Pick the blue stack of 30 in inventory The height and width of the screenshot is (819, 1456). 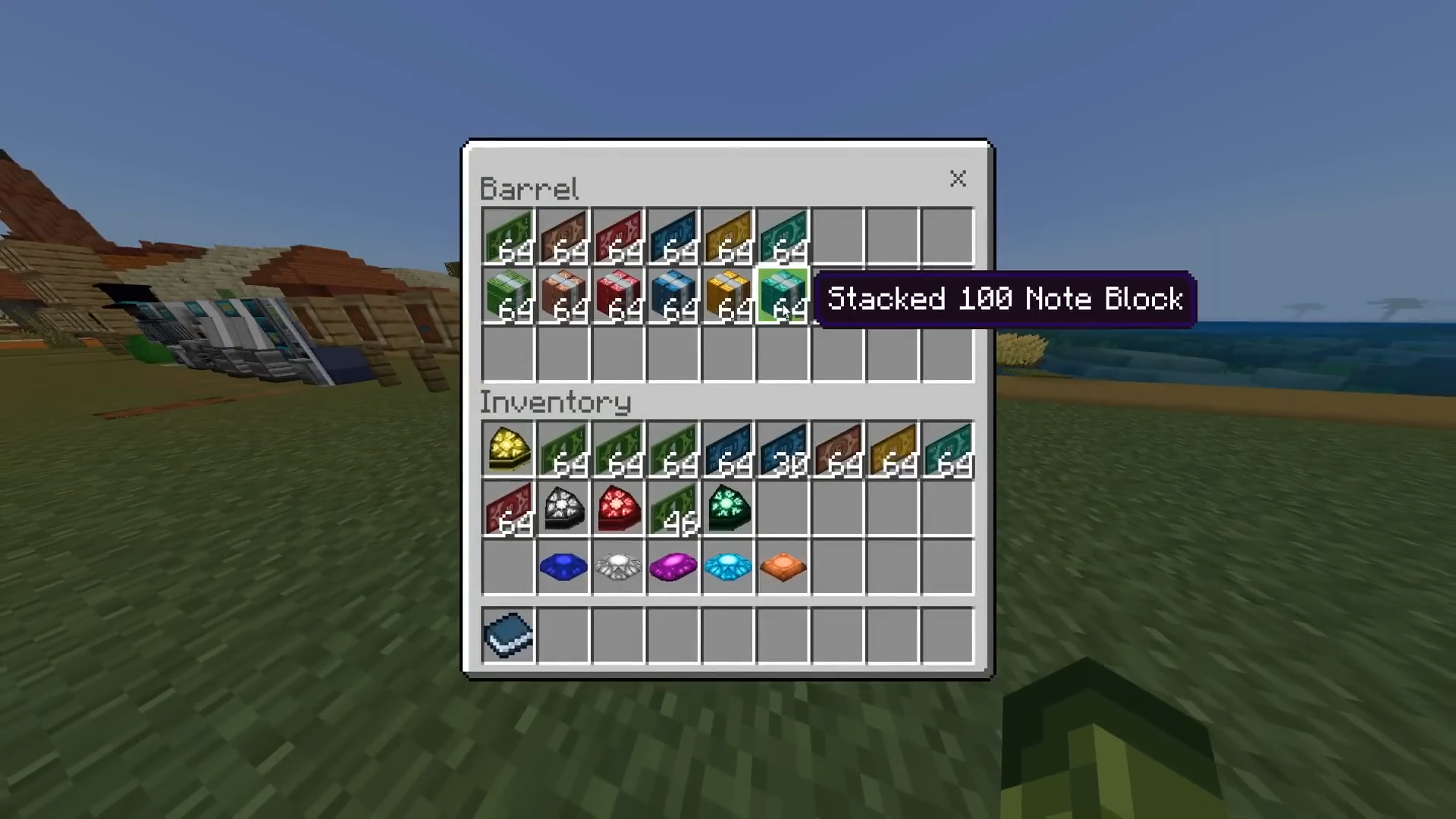click(x=783, y=449)
